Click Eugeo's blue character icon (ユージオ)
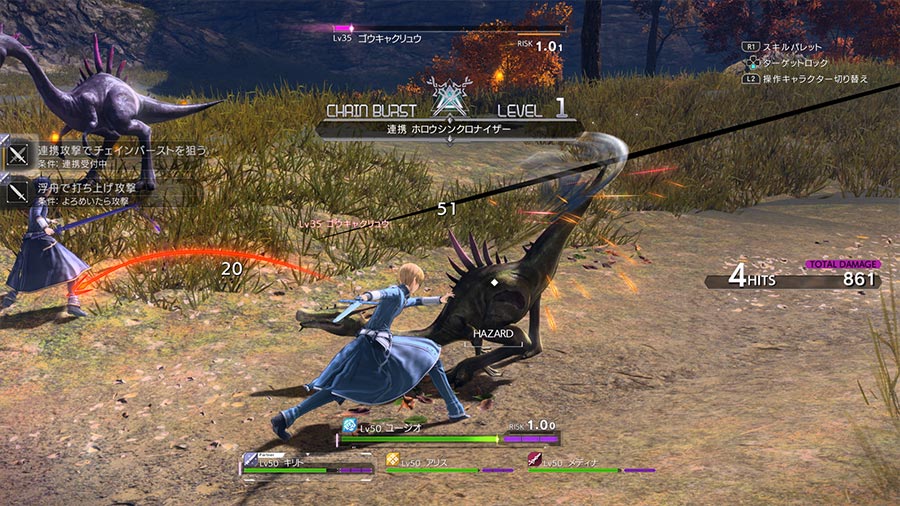900x506 pixels. (x=349, y=425)
